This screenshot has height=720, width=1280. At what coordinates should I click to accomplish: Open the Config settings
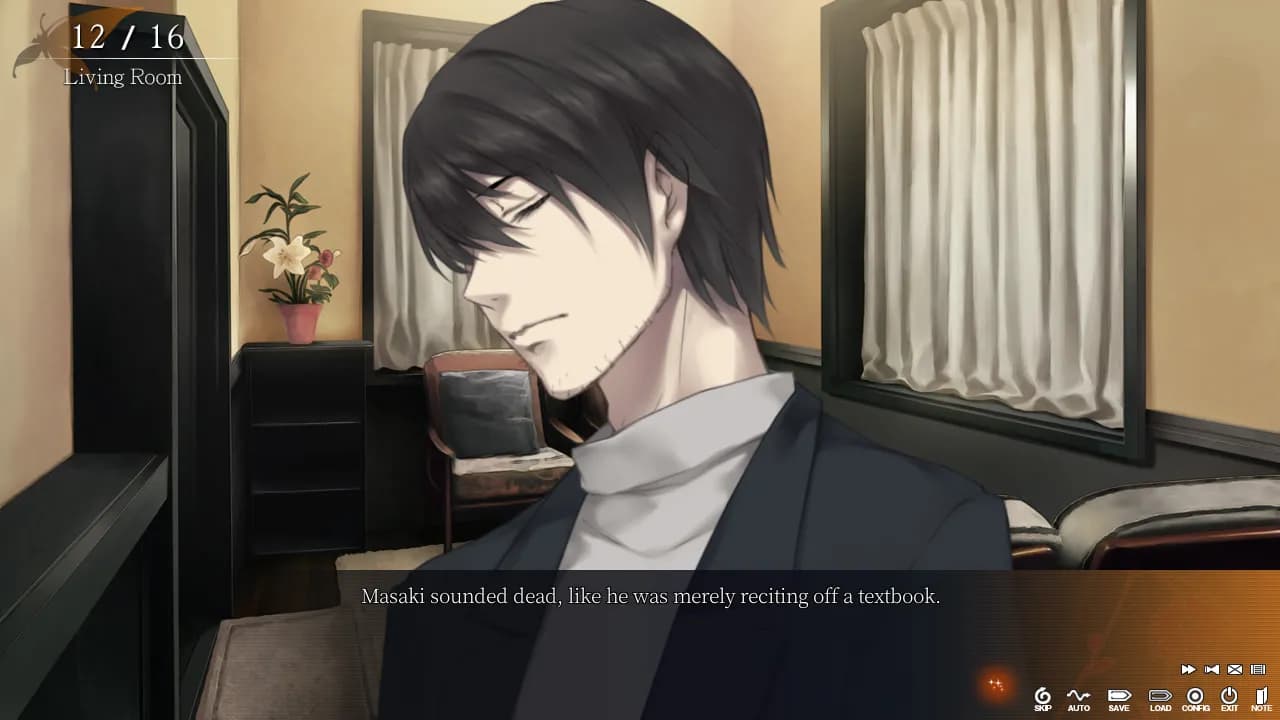(1195, 697)
